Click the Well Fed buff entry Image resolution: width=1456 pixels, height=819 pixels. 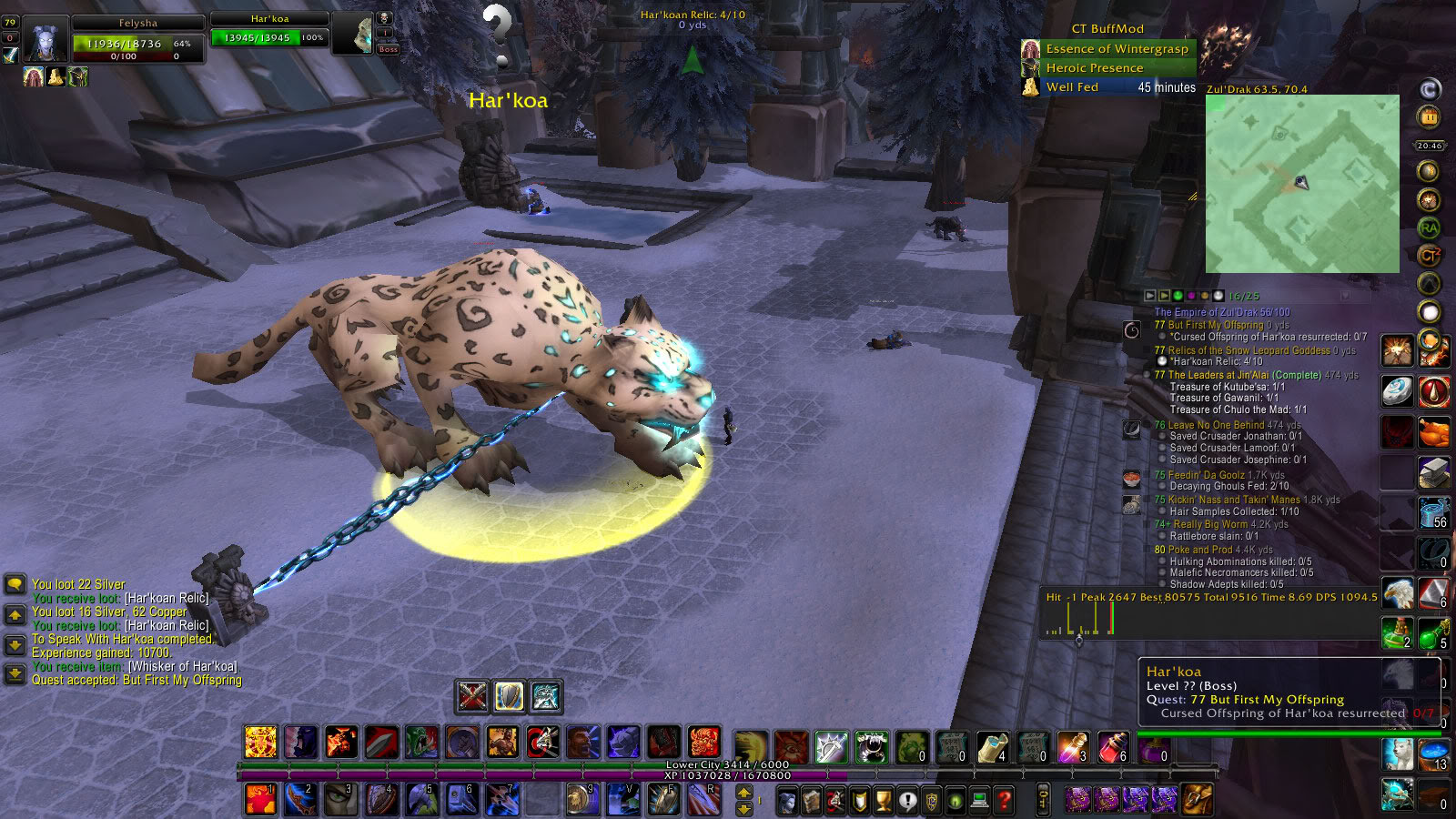point(1072,87)
